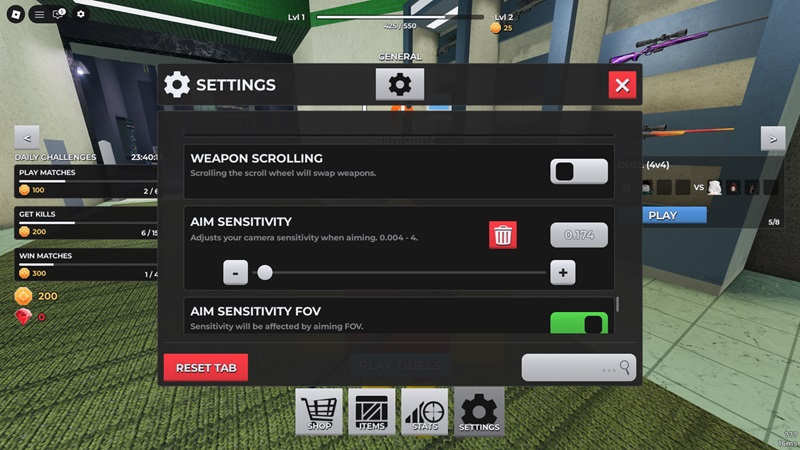Click the aim sensitivity slider handle
800x450 pixels.
(265, 272)
